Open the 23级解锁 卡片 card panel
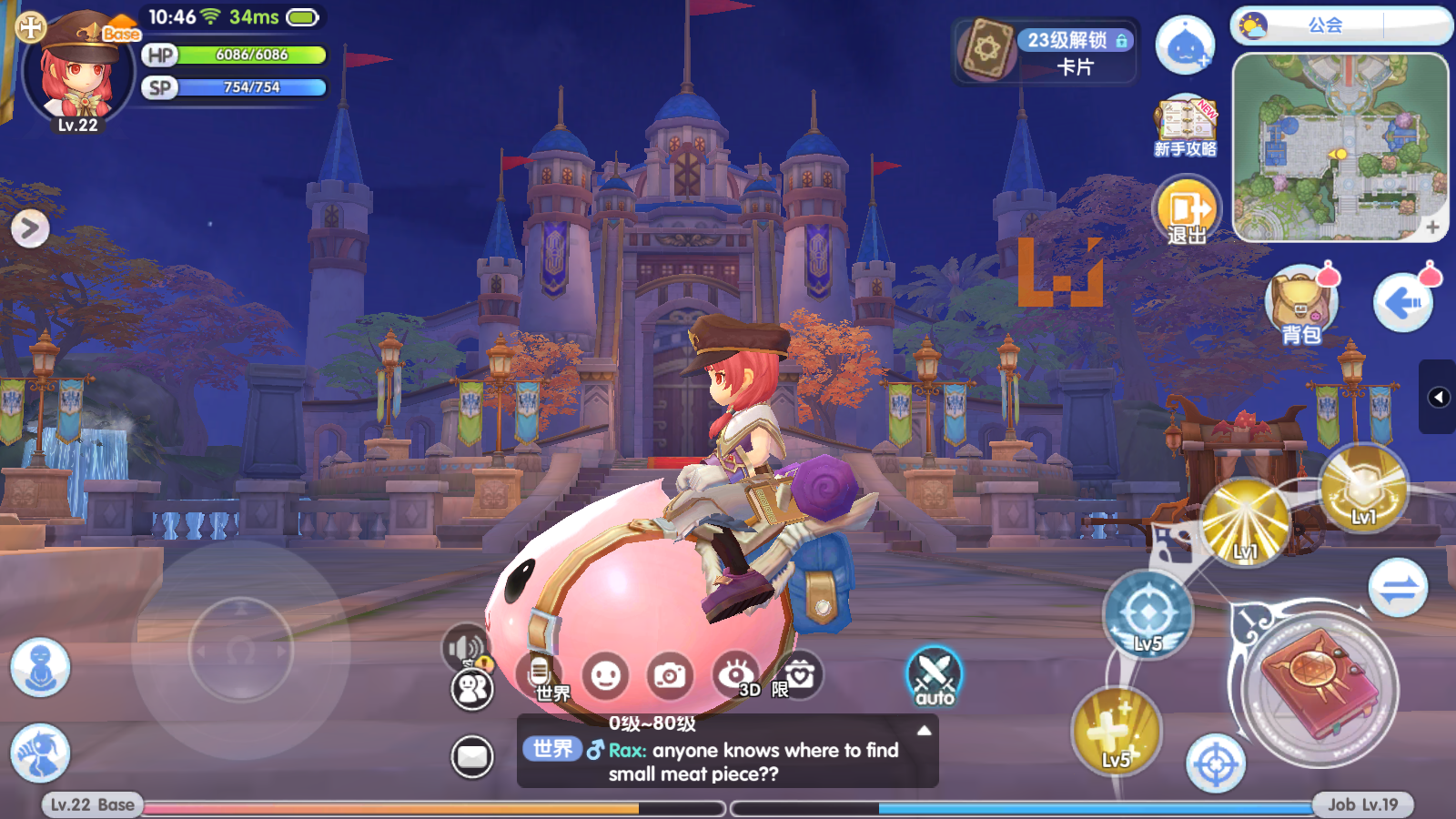This screenshot has height=819, width=1456. click(x=1046, y=52)
